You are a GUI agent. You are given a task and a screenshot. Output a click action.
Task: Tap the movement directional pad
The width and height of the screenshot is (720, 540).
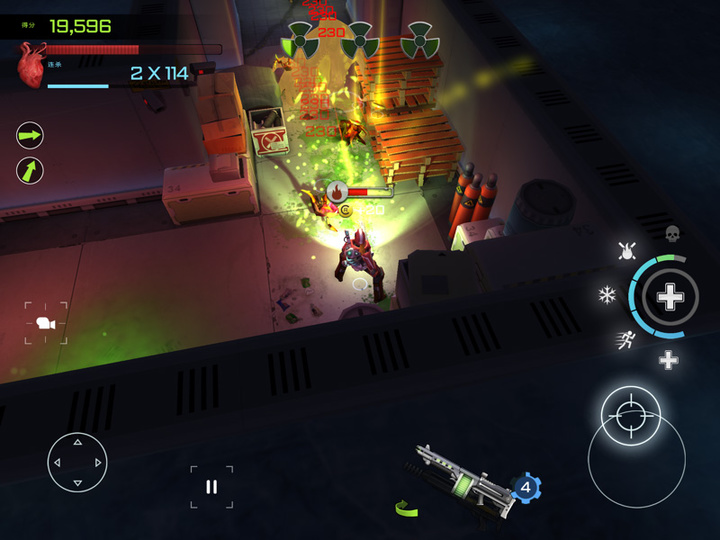click(x=77, y=462)
